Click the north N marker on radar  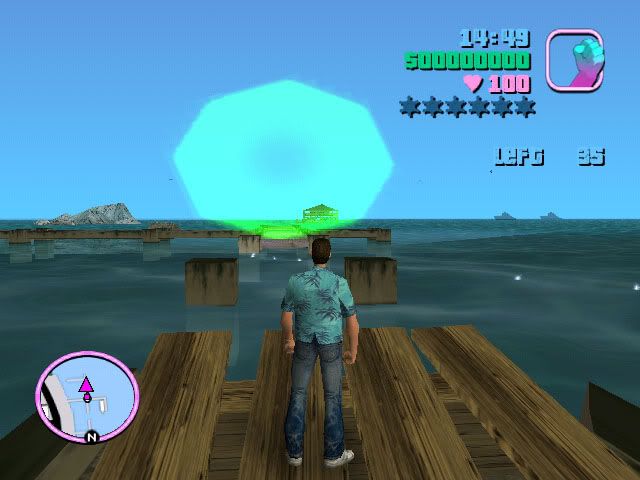(x=91, y=437)
